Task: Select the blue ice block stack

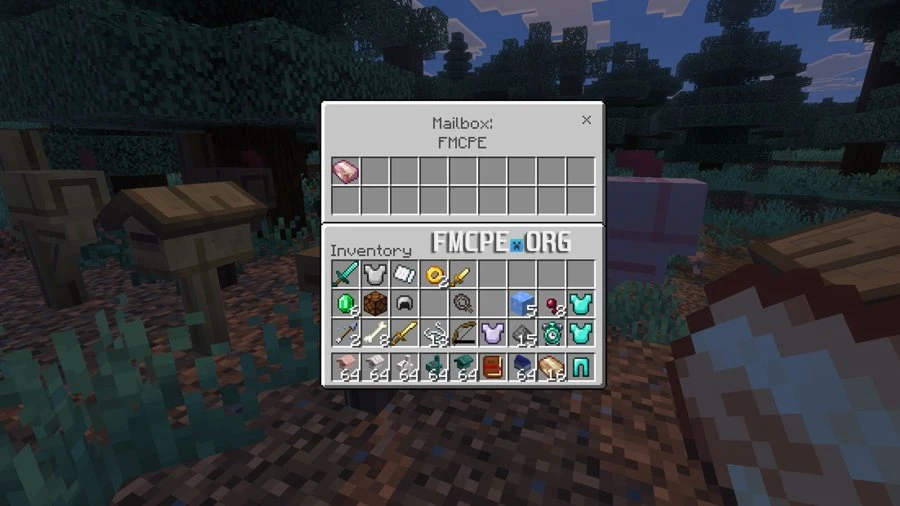Action: click(x=522, y=304)
